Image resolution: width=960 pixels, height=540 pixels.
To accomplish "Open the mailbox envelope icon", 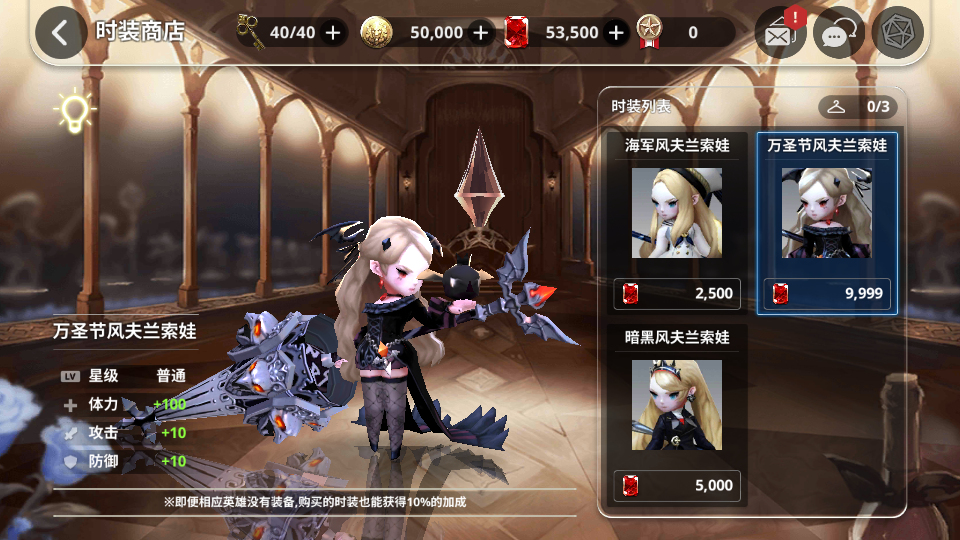I will (x=780, y=34).
